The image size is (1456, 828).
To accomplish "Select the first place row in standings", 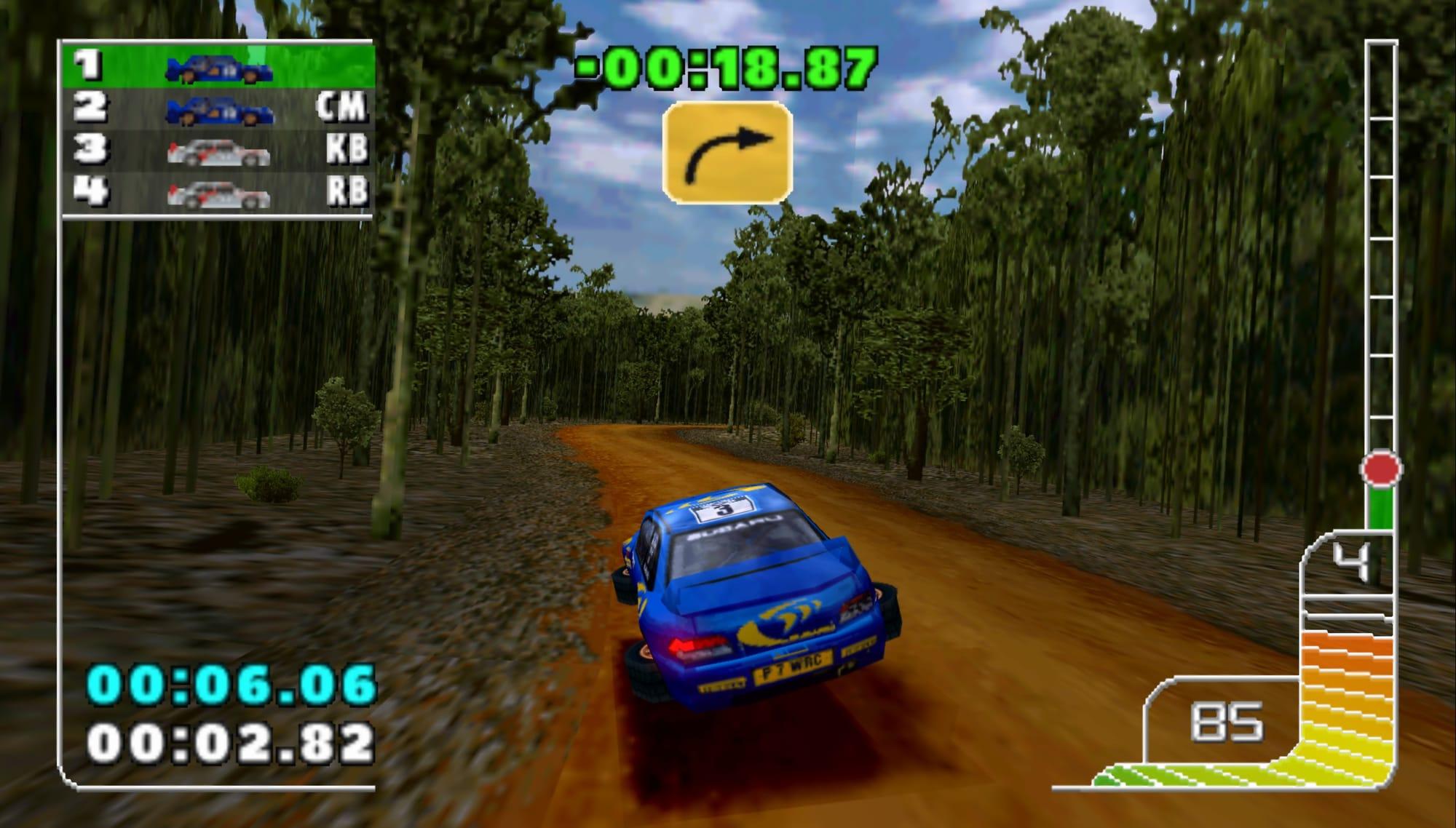I will [218, 67].
